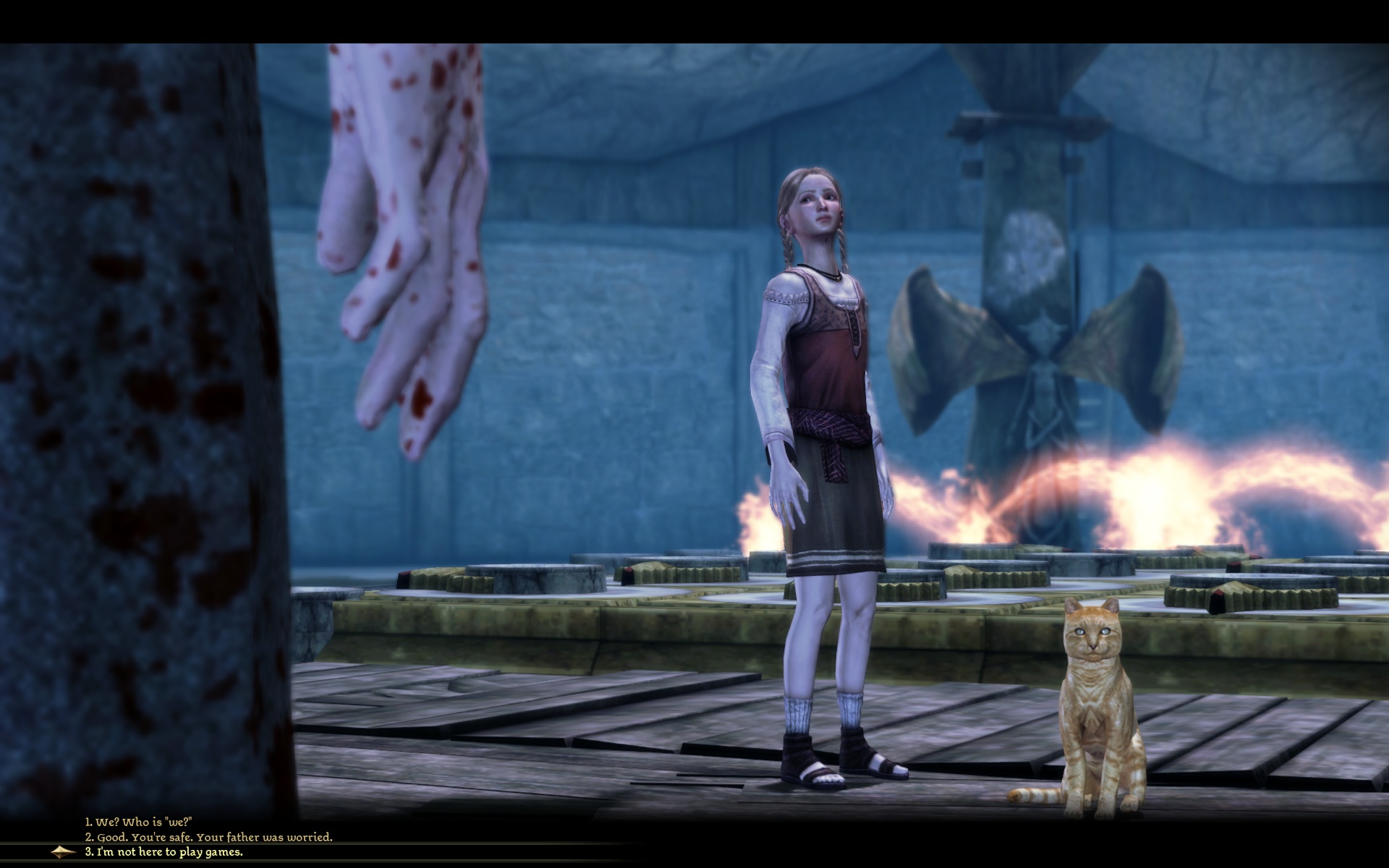This screenshot has height=868, width=1389.
Task: Select "Good. You're safe. Your father was worried."
Action: pyautogui.click(x=208, y=837)
